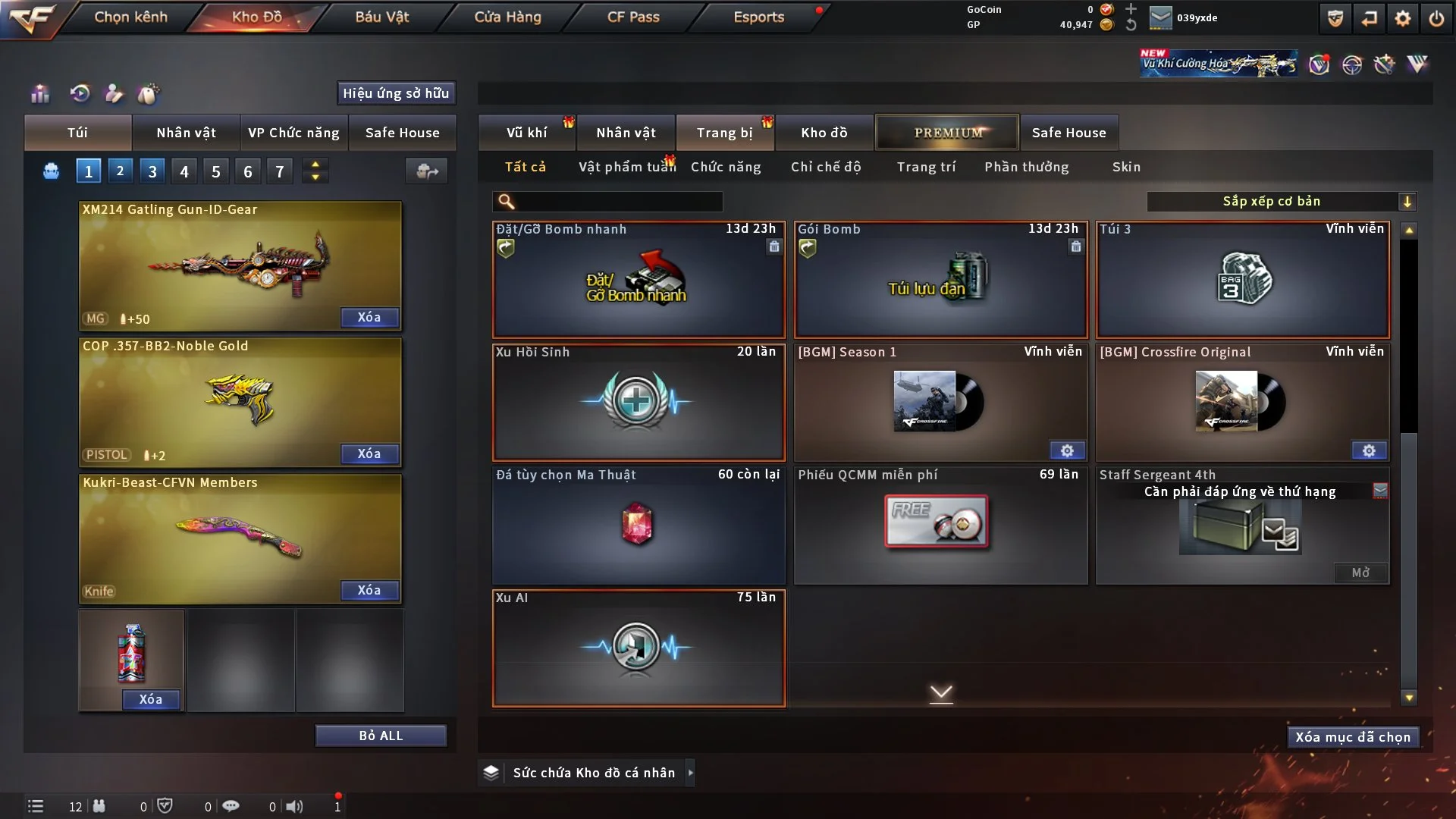This screenshot has height=819, width=1456.
Task: Remove the XM214 Gatling Gun with Xóa
Action: pos(369,317)
